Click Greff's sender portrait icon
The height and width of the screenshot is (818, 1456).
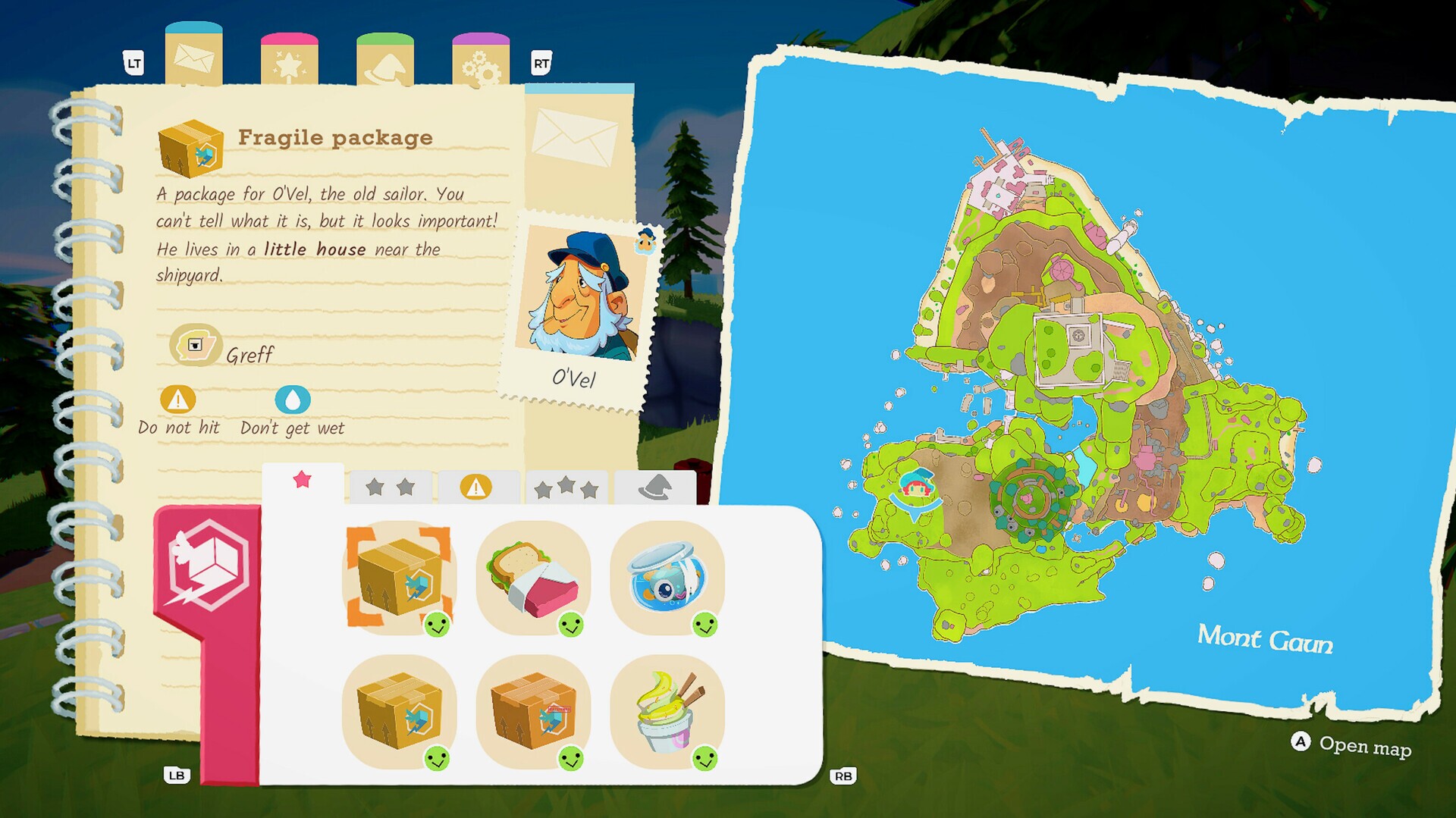(x=194, y=346)
